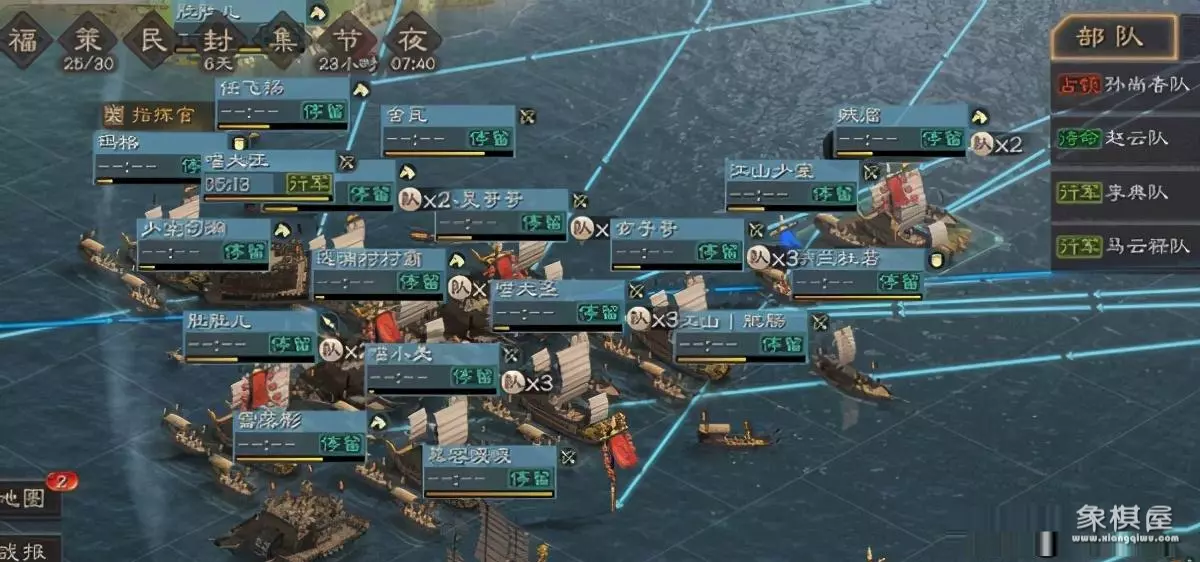Screen dimensions: 1200x562
Task: Choose the 马云禄队 marching troop
Action: (x=1124, y=245)
